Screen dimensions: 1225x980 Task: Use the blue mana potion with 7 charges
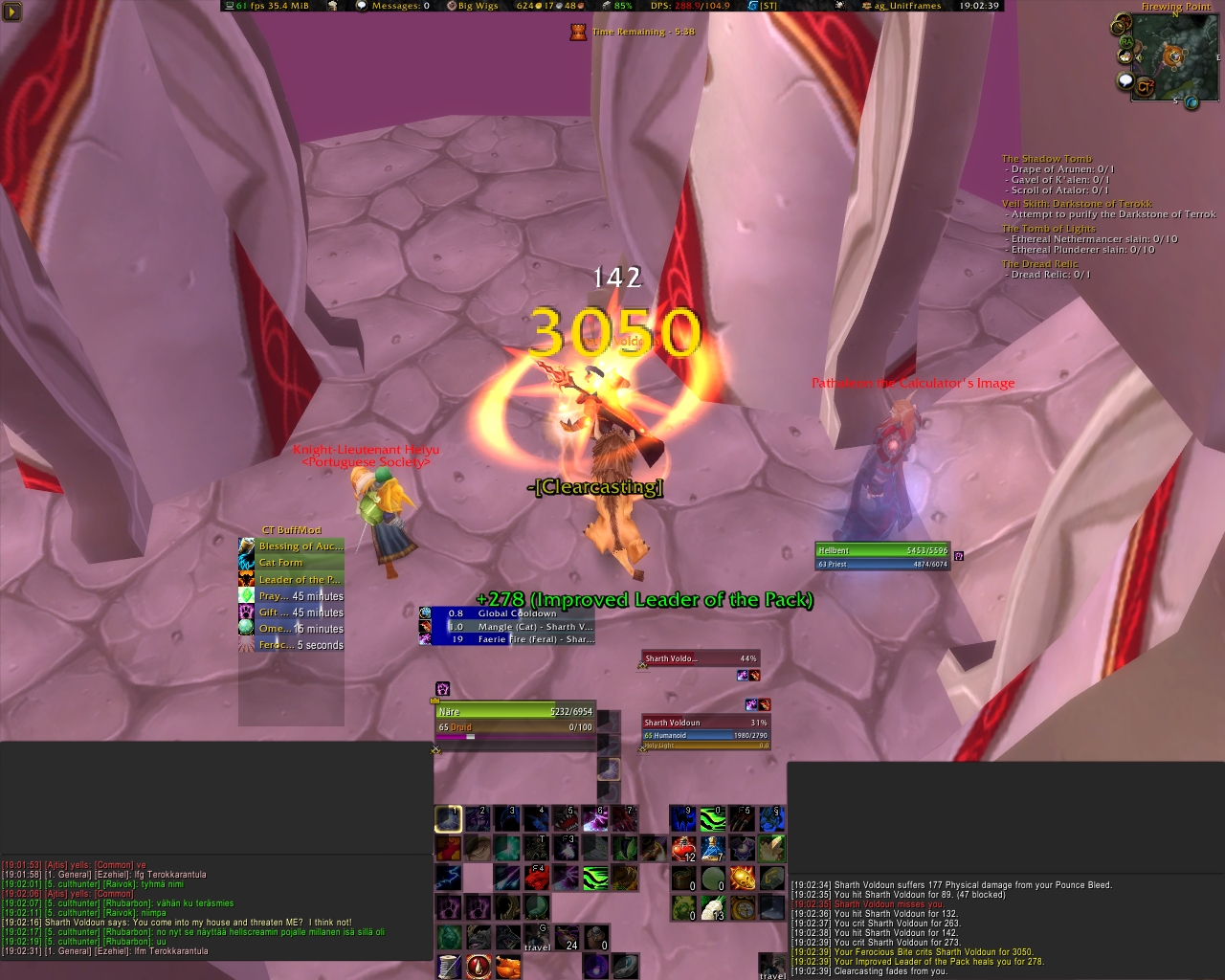click(713, 848)
